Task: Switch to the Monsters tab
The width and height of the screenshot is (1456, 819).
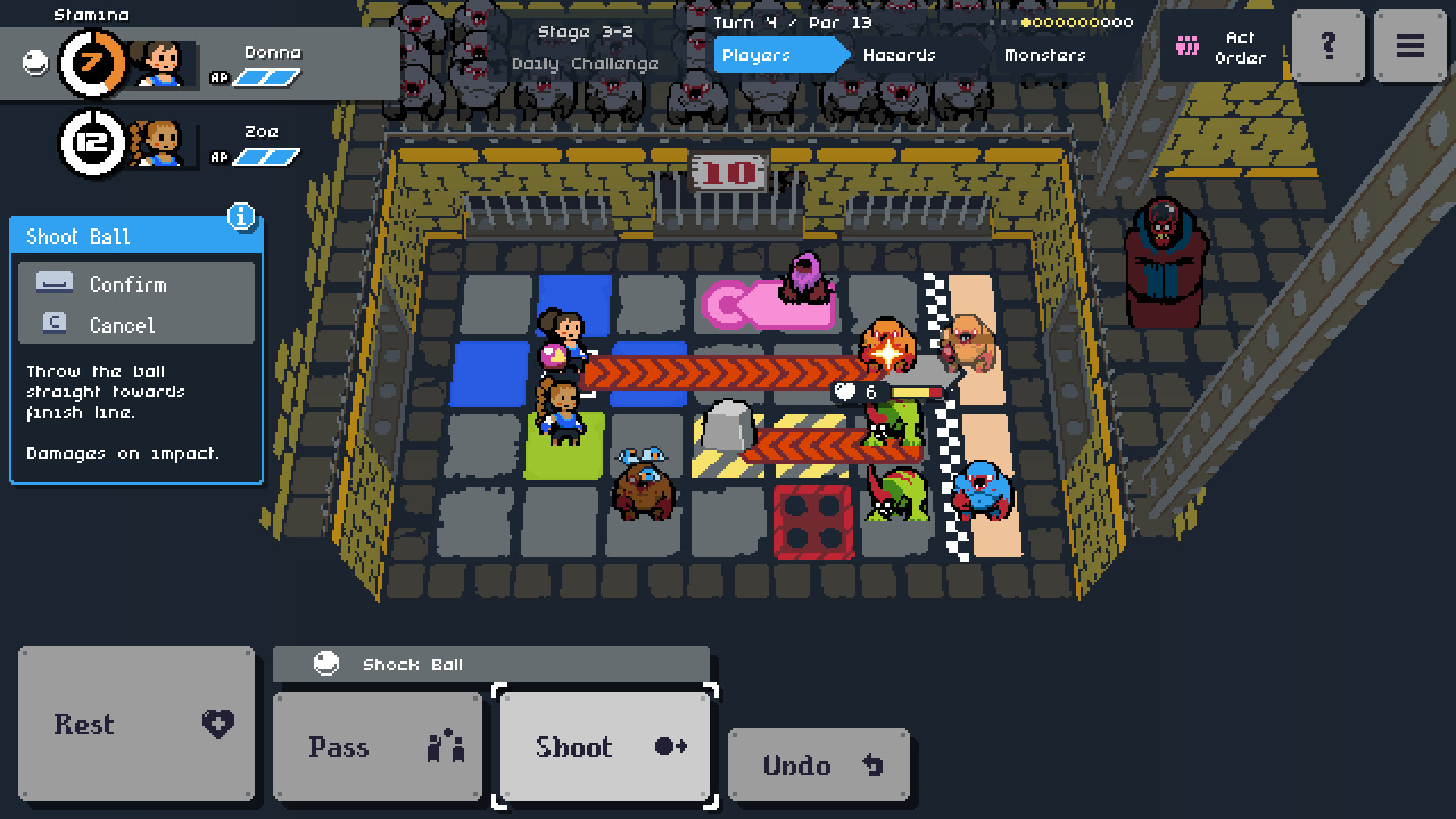Action: 1045,55
